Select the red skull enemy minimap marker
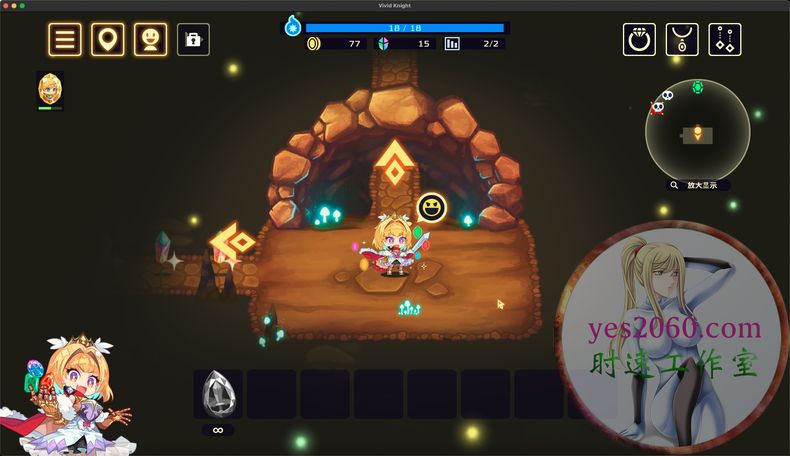Image resolution: width=790 pixels, height=456 pixels. click(x=657, y=107)
